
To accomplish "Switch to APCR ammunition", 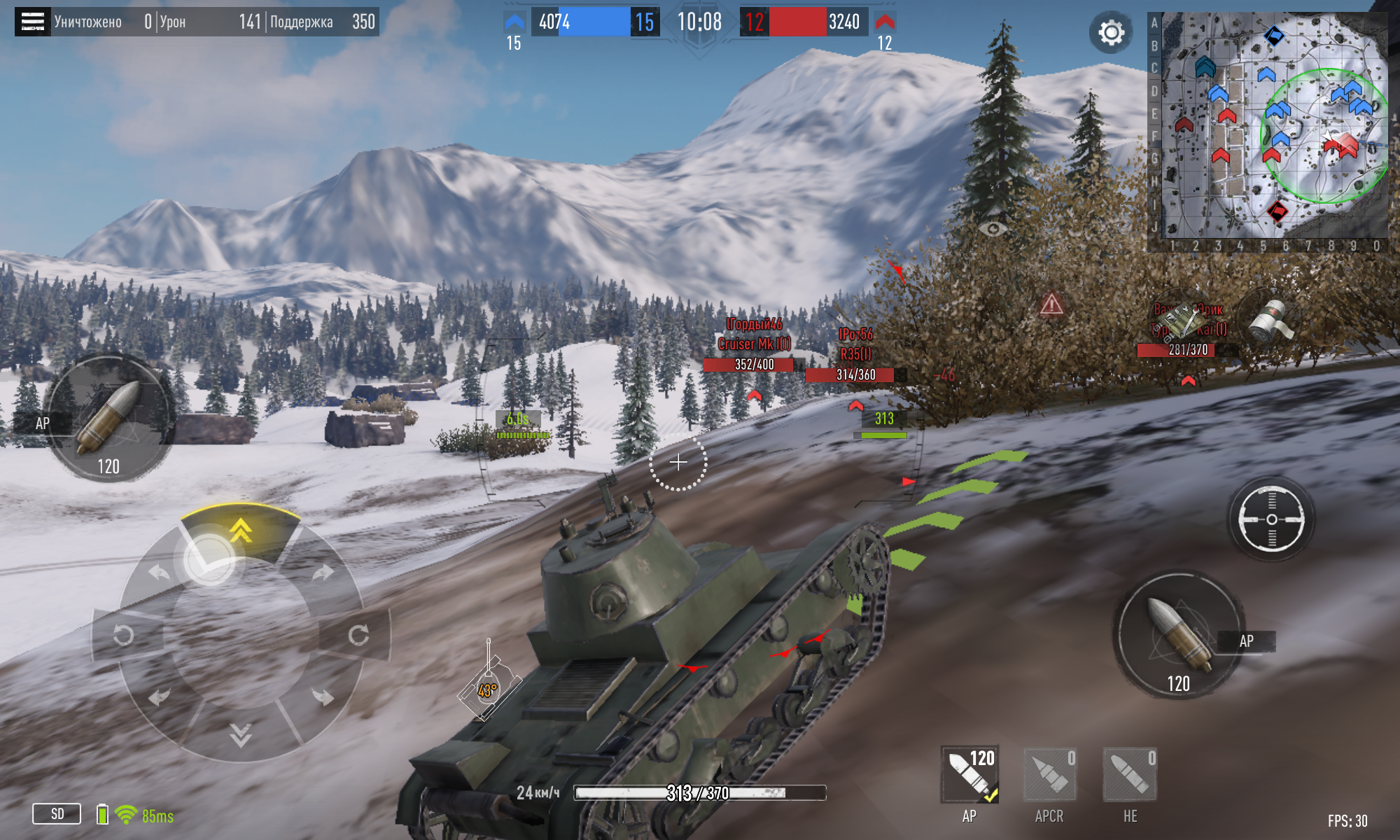I will click(x=1049, y=775).
